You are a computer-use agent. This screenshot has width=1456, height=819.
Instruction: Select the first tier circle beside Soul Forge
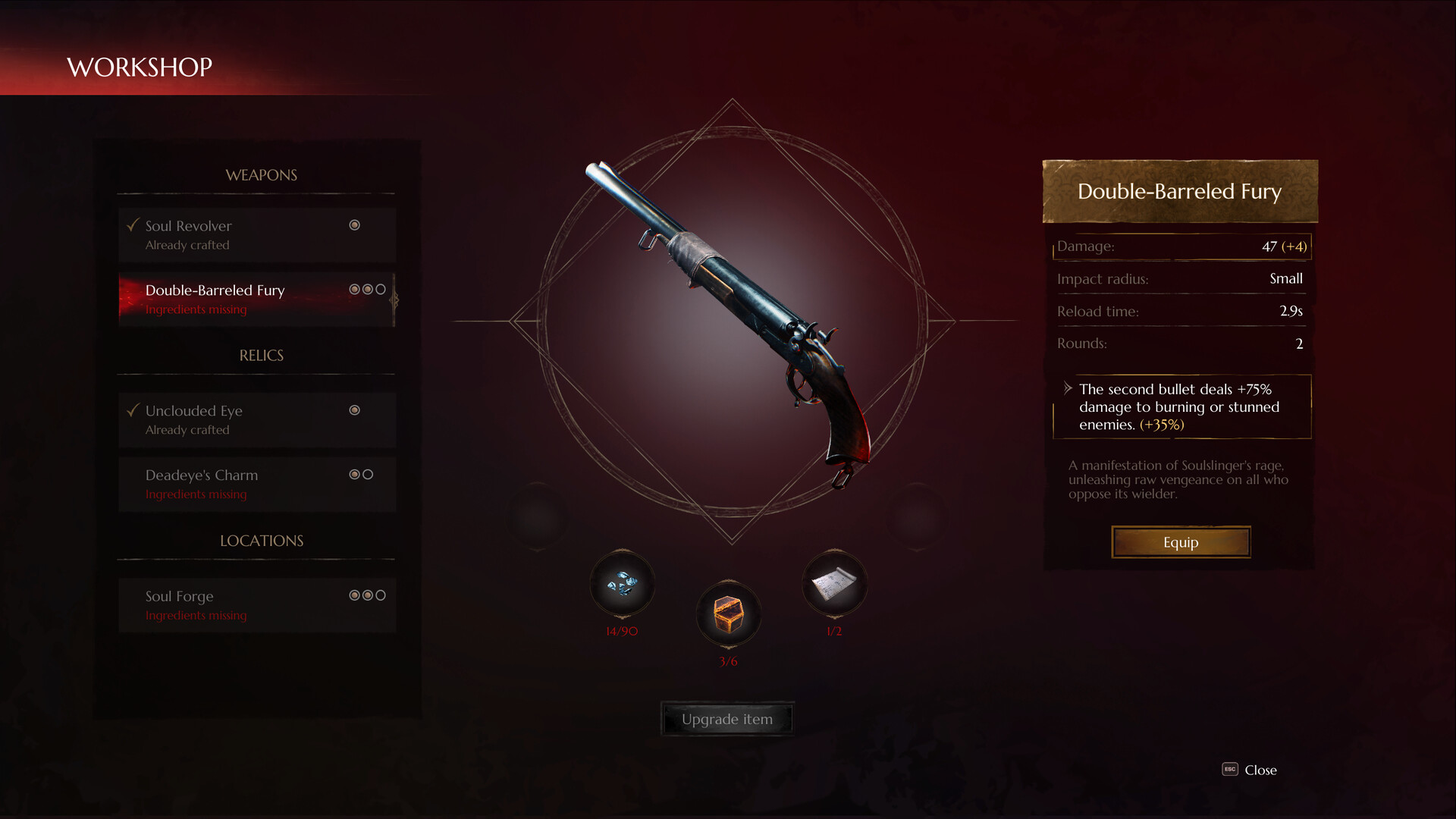(353, 595)
